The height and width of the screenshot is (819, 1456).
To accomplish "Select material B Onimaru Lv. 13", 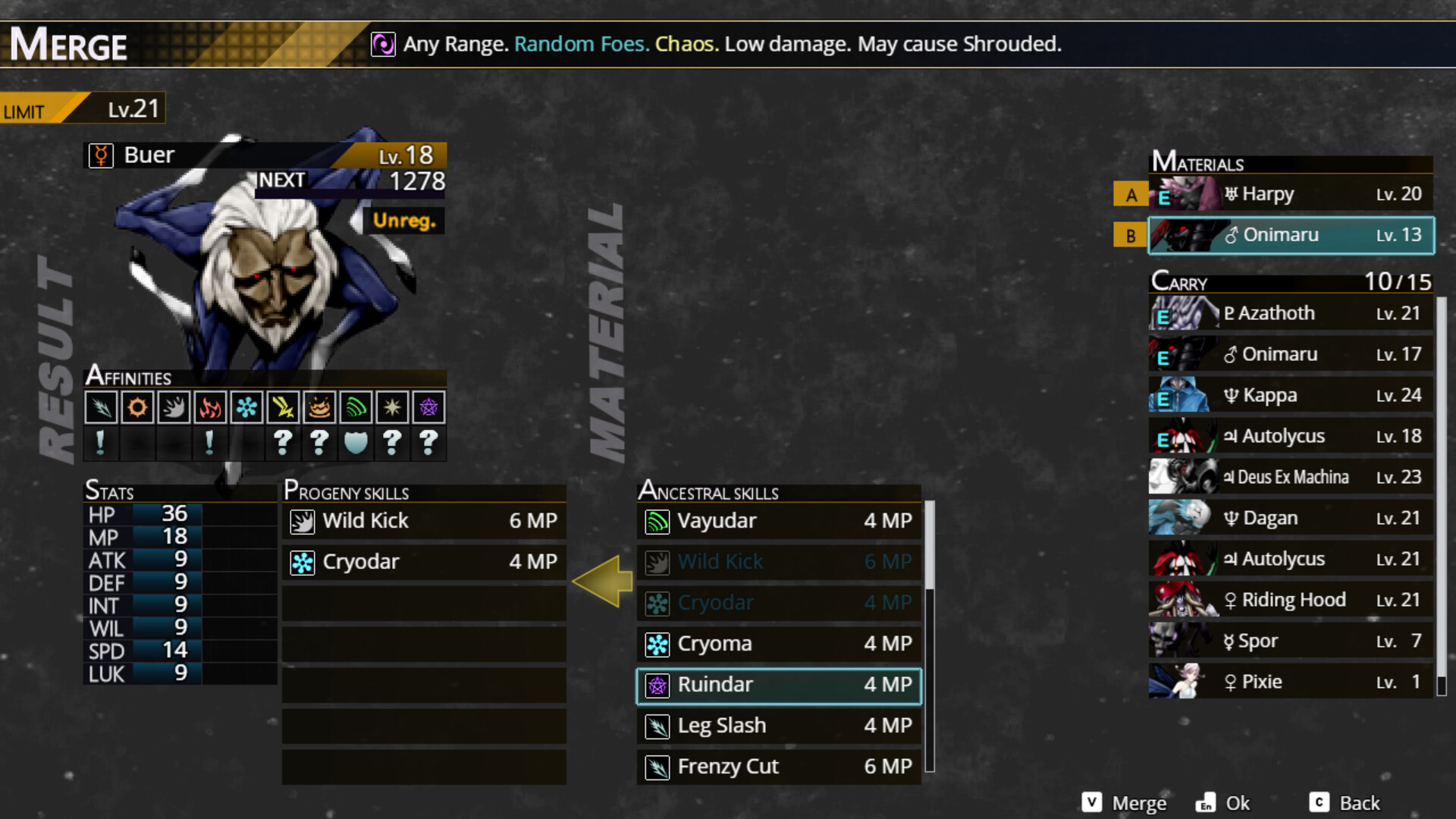I will [x=1291, y=235].
